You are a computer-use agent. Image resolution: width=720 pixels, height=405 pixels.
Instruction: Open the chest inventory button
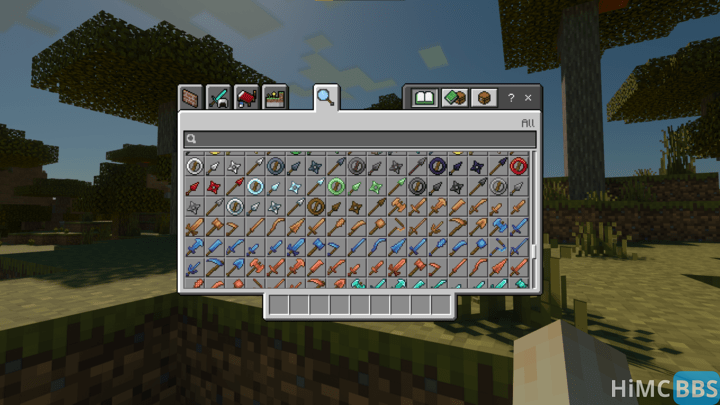point(483,98)
